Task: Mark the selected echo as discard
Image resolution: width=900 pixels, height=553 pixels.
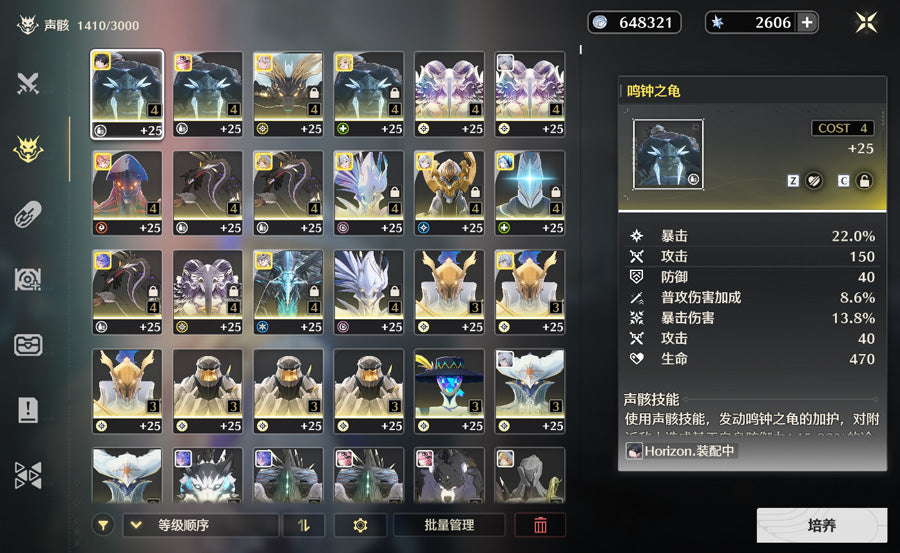Action: 814,181
